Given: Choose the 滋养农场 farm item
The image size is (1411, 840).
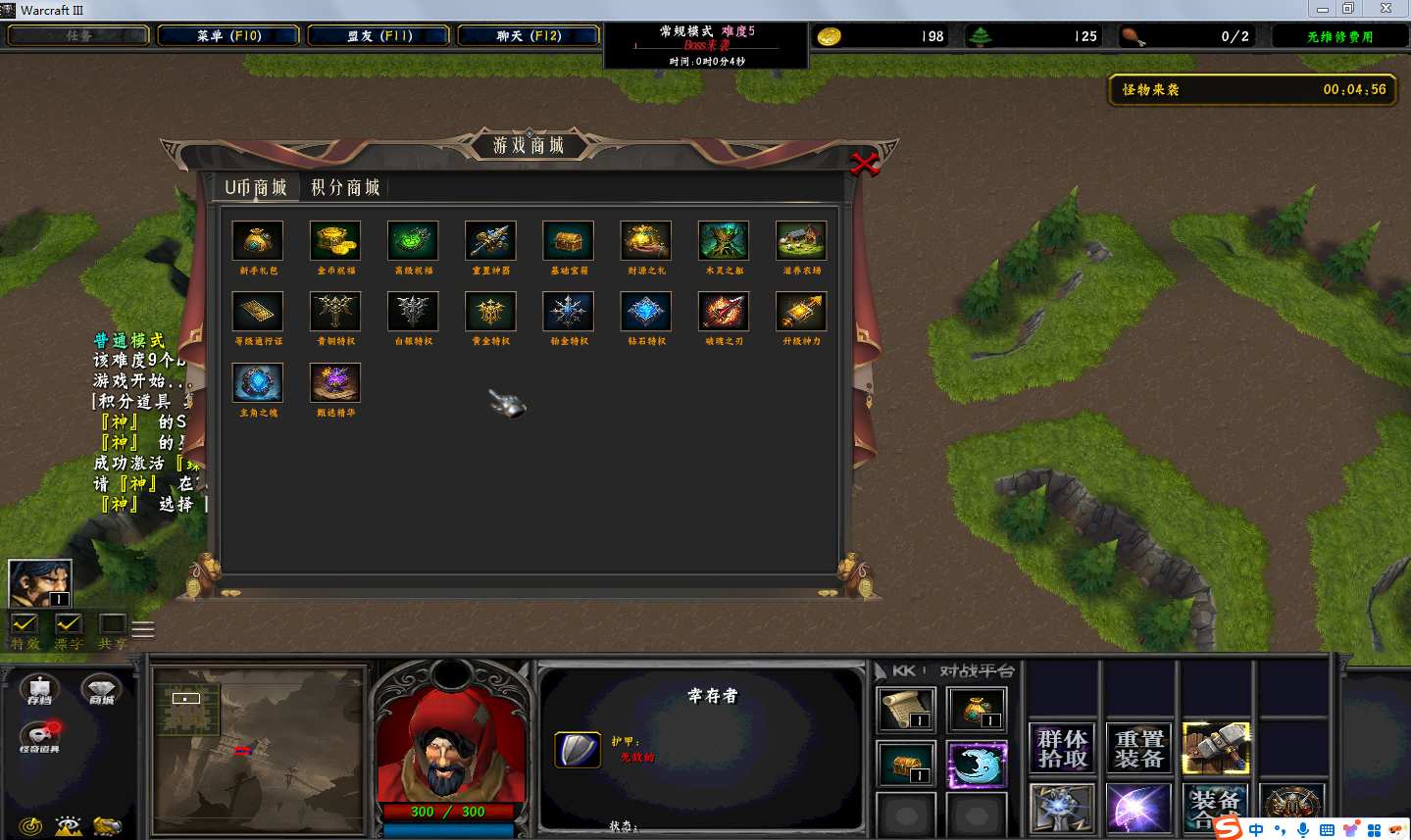Looking at the screenshot, I should coord(801,241).
